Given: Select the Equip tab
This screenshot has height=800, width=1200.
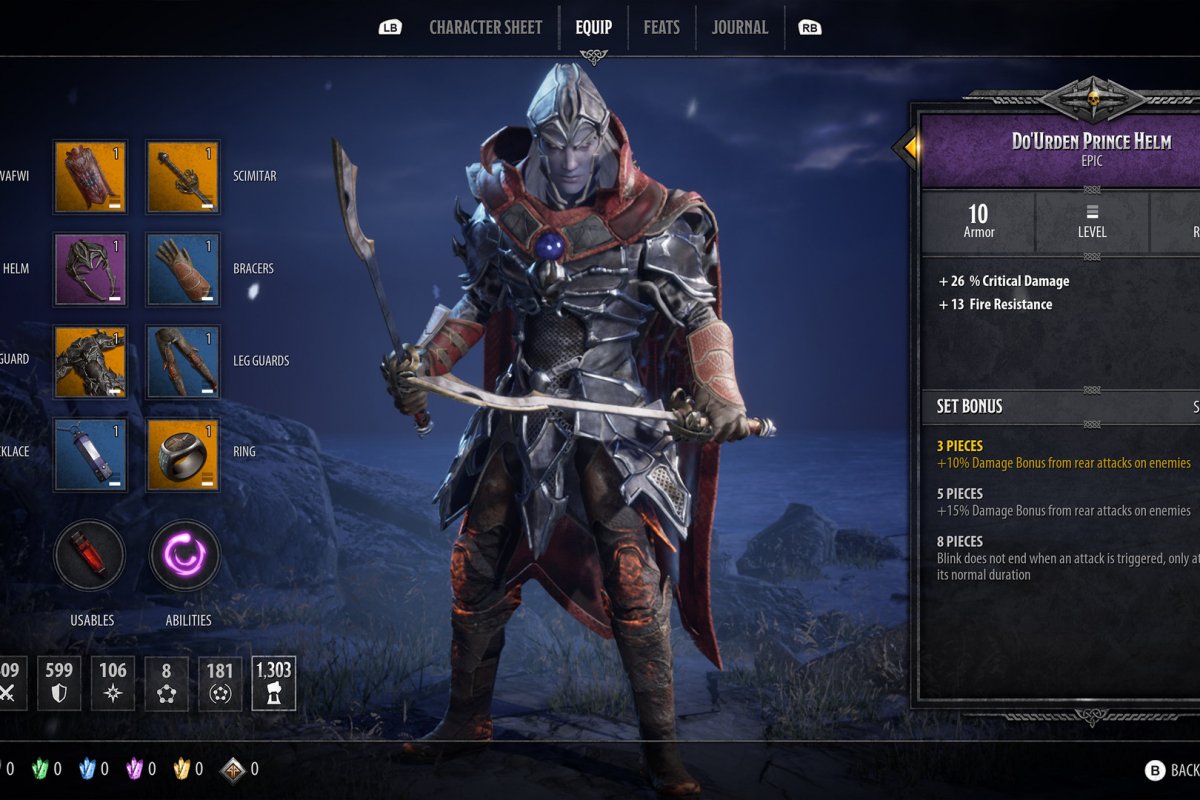Looking at the screenshot, I should coord(593,27).
